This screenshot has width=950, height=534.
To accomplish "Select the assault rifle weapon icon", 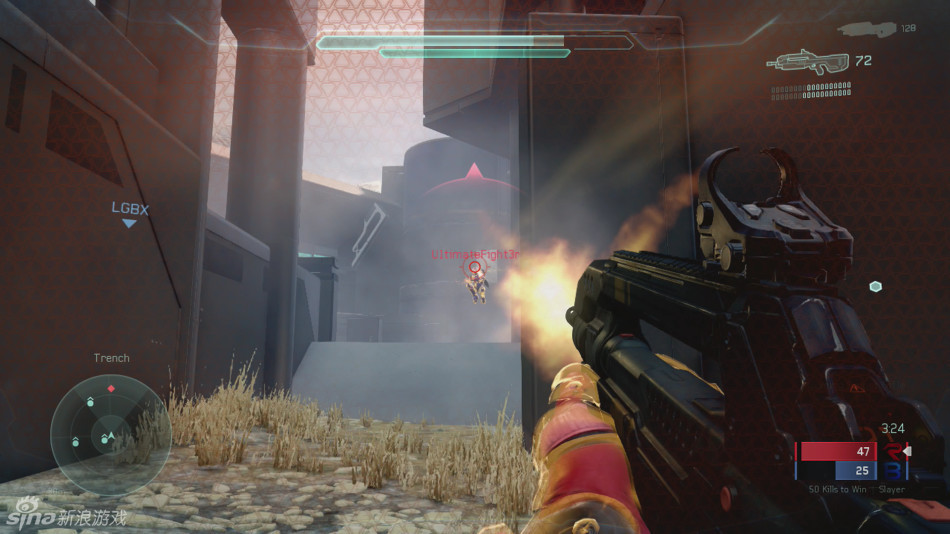I will (808, 62).
